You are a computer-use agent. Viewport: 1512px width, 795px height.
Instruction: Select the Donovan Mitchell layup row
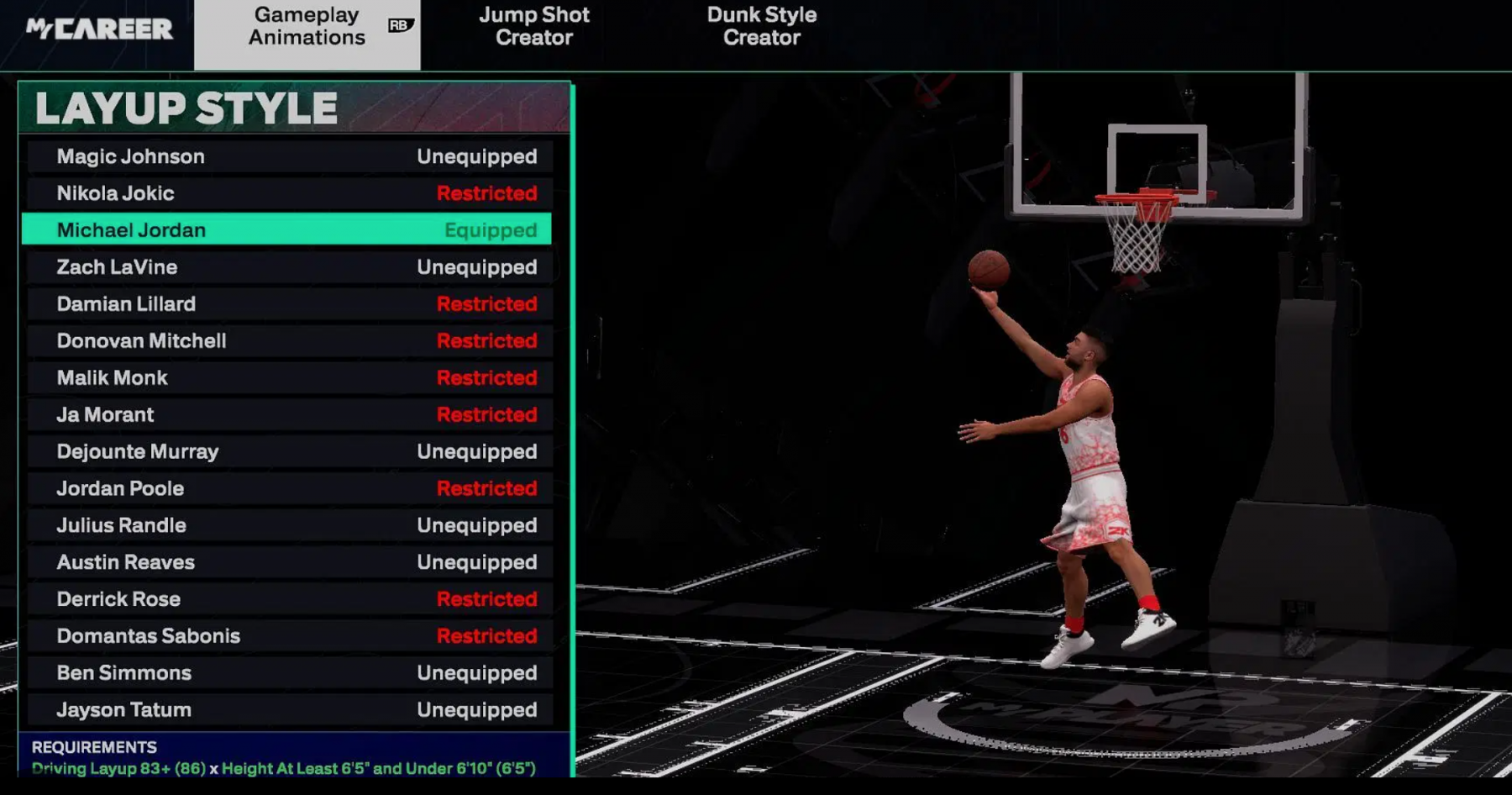coord(289,341)
